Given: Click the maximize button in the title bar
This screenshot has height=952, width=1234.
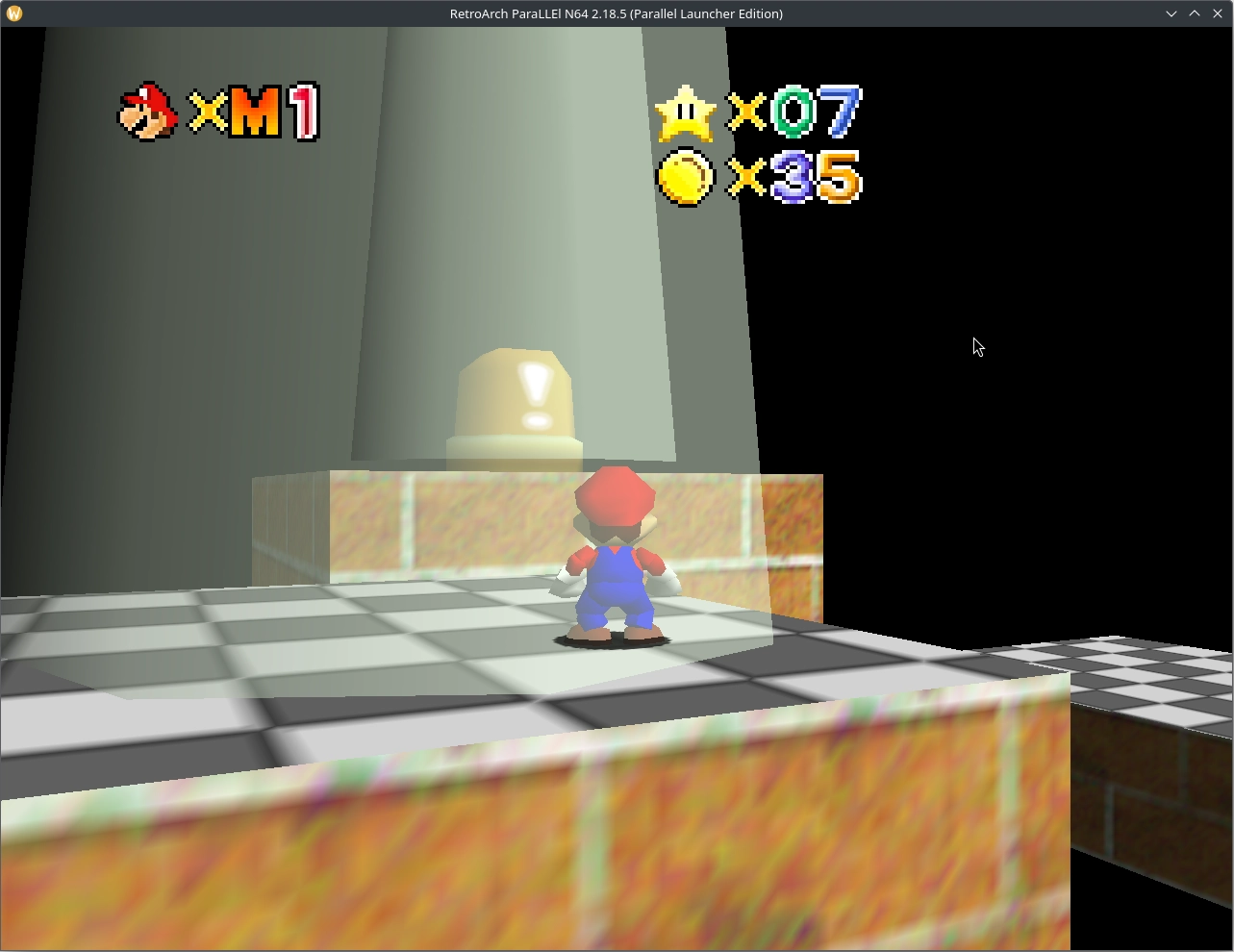Looking at the screenshot, I should coord(1194,13).
